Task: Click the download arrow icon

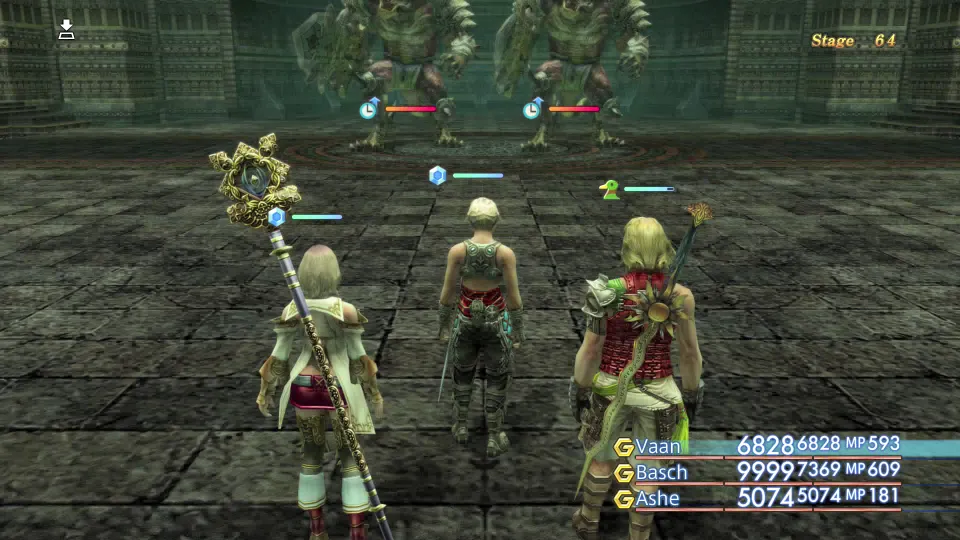Action: [x=66, y=29]
